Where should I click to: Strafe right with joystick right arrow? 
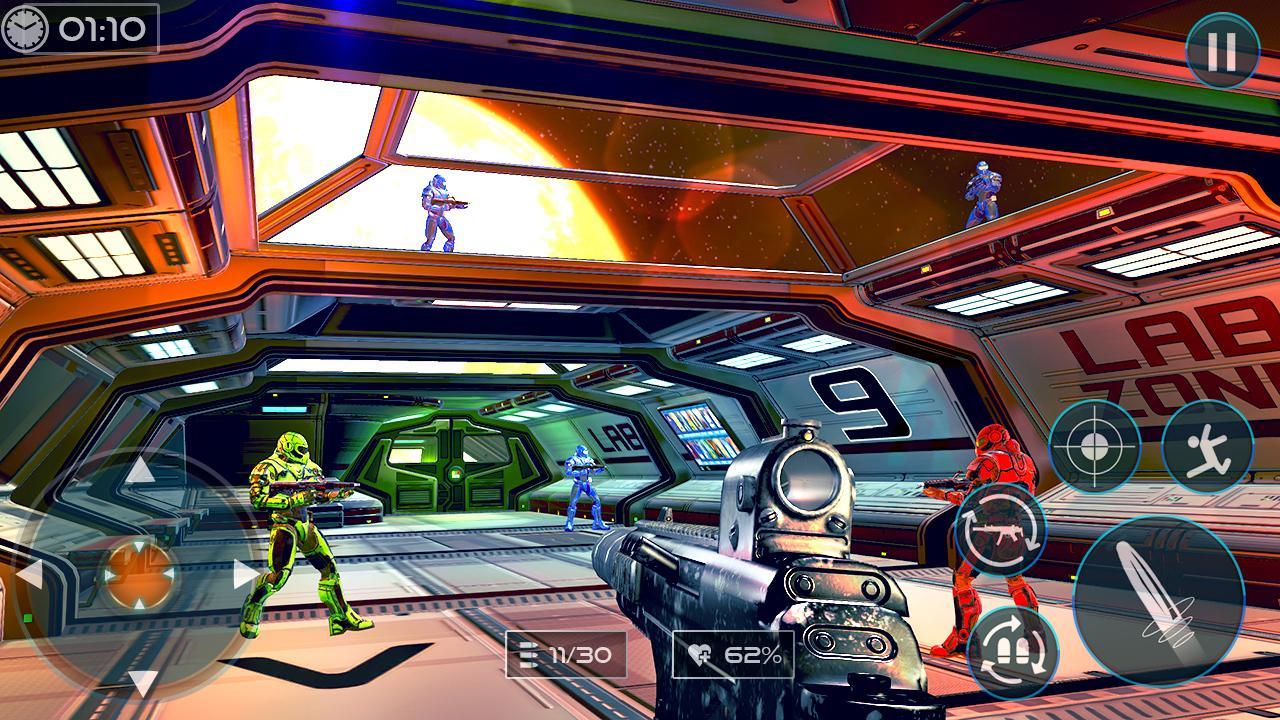(245, 575)
